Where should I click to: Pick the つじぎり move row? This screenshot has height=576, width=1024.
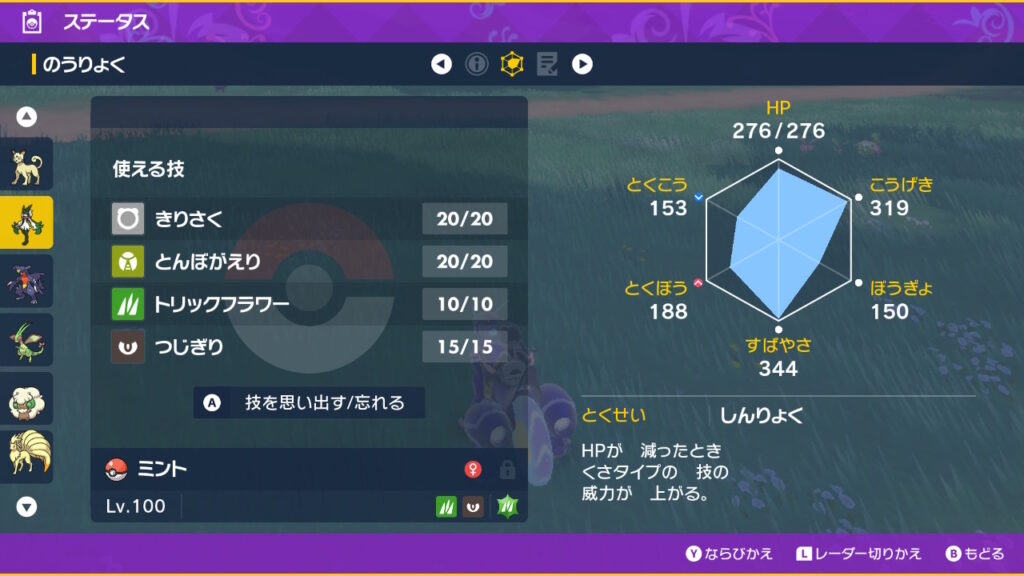(x=309, y=347)
